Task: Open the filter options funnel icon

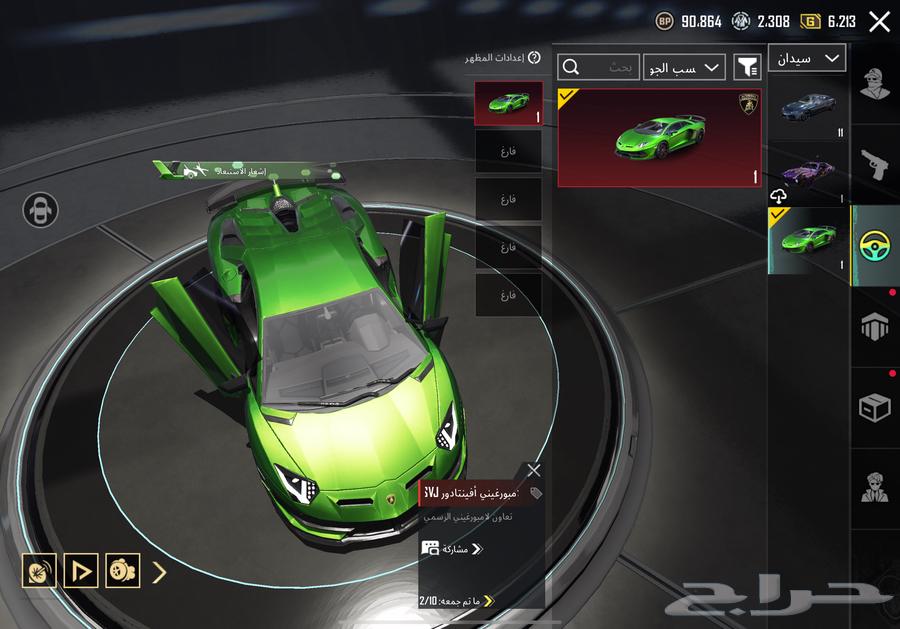Action: 747,67
